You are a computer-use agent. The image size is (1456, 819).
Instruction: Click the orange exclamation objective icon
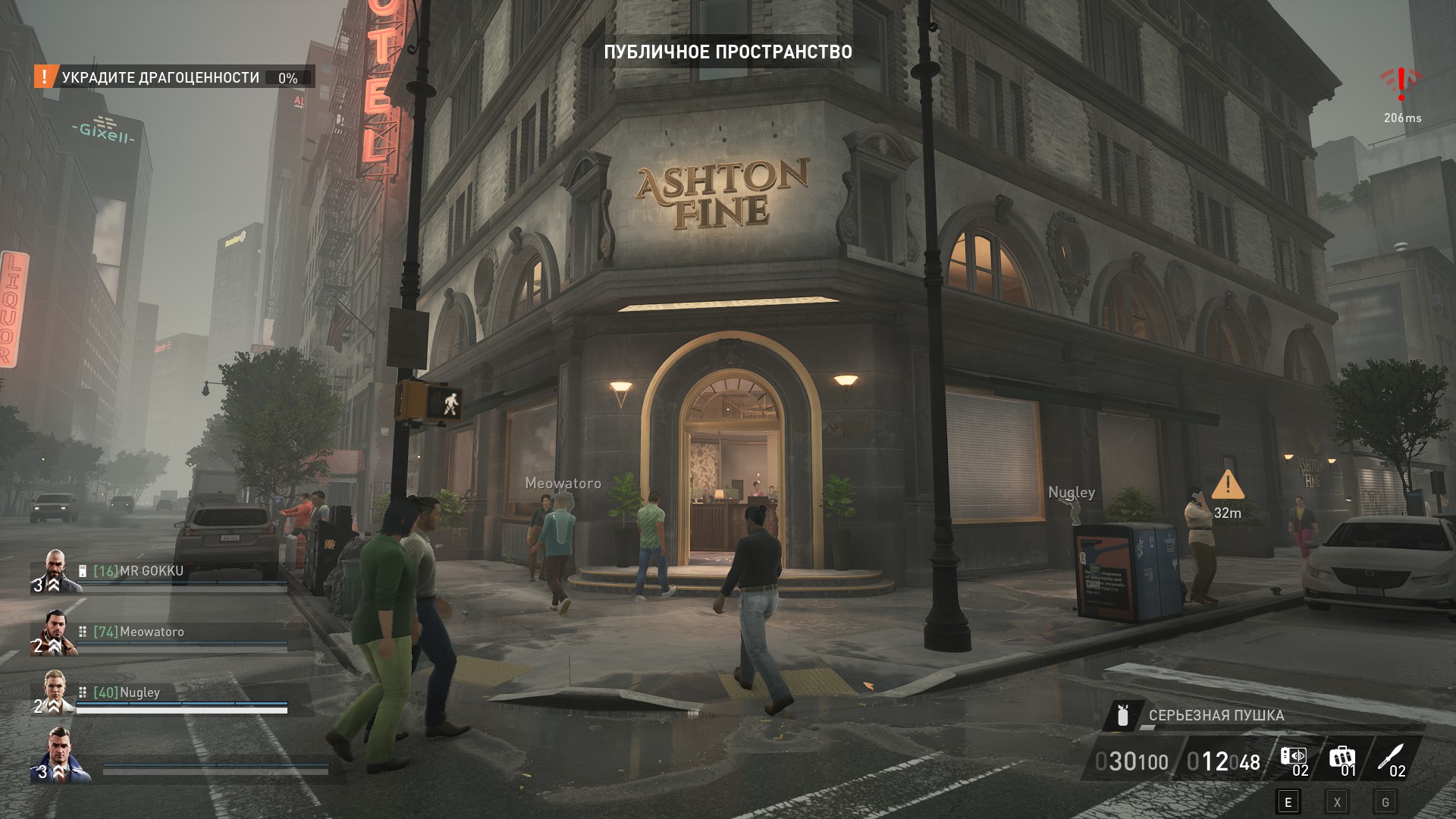pyautogui.click(x=45, y=77)
